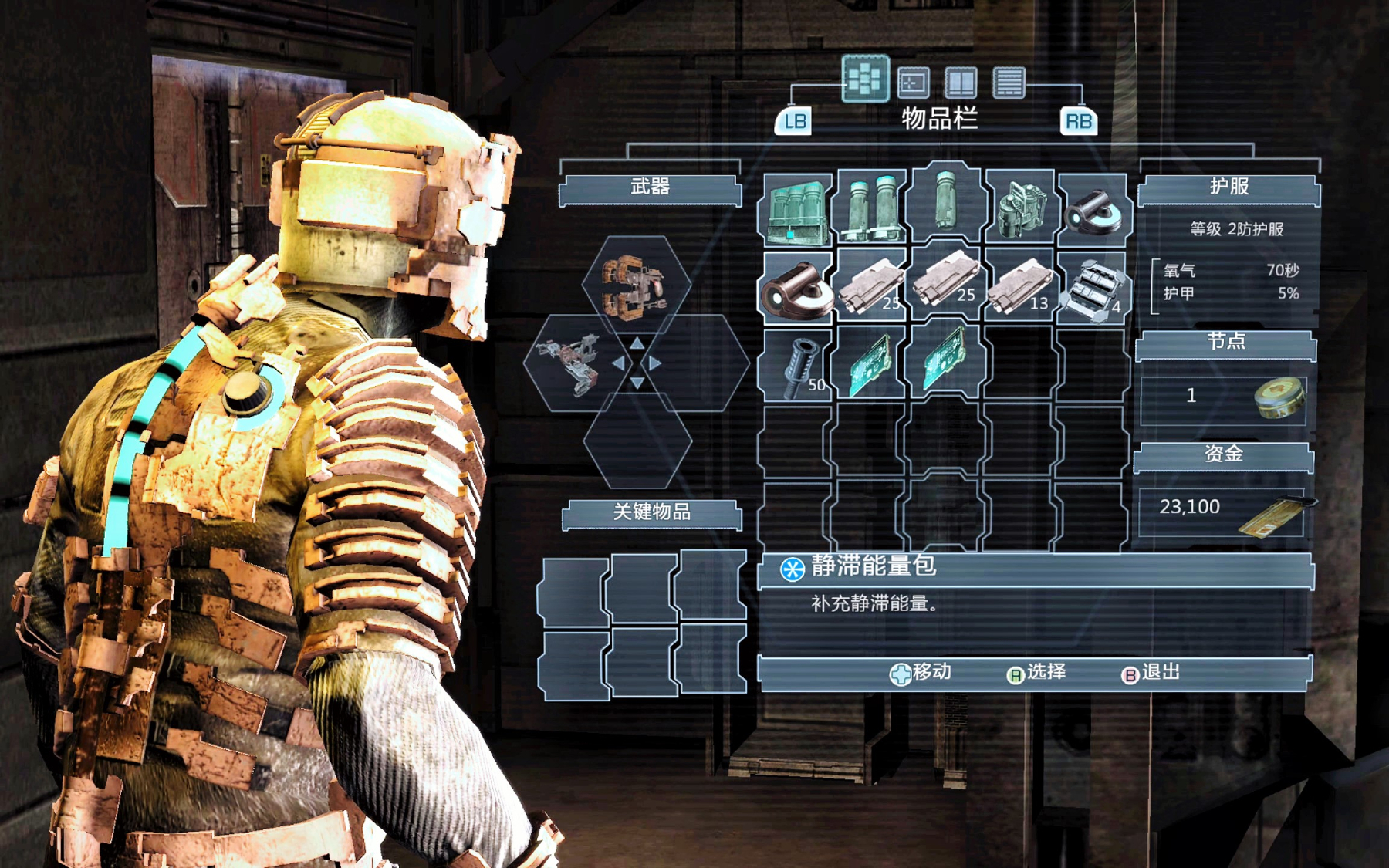Select the large medical pack with three canisters
This screenshot has width=1389, height=868.
pos(796,208)
